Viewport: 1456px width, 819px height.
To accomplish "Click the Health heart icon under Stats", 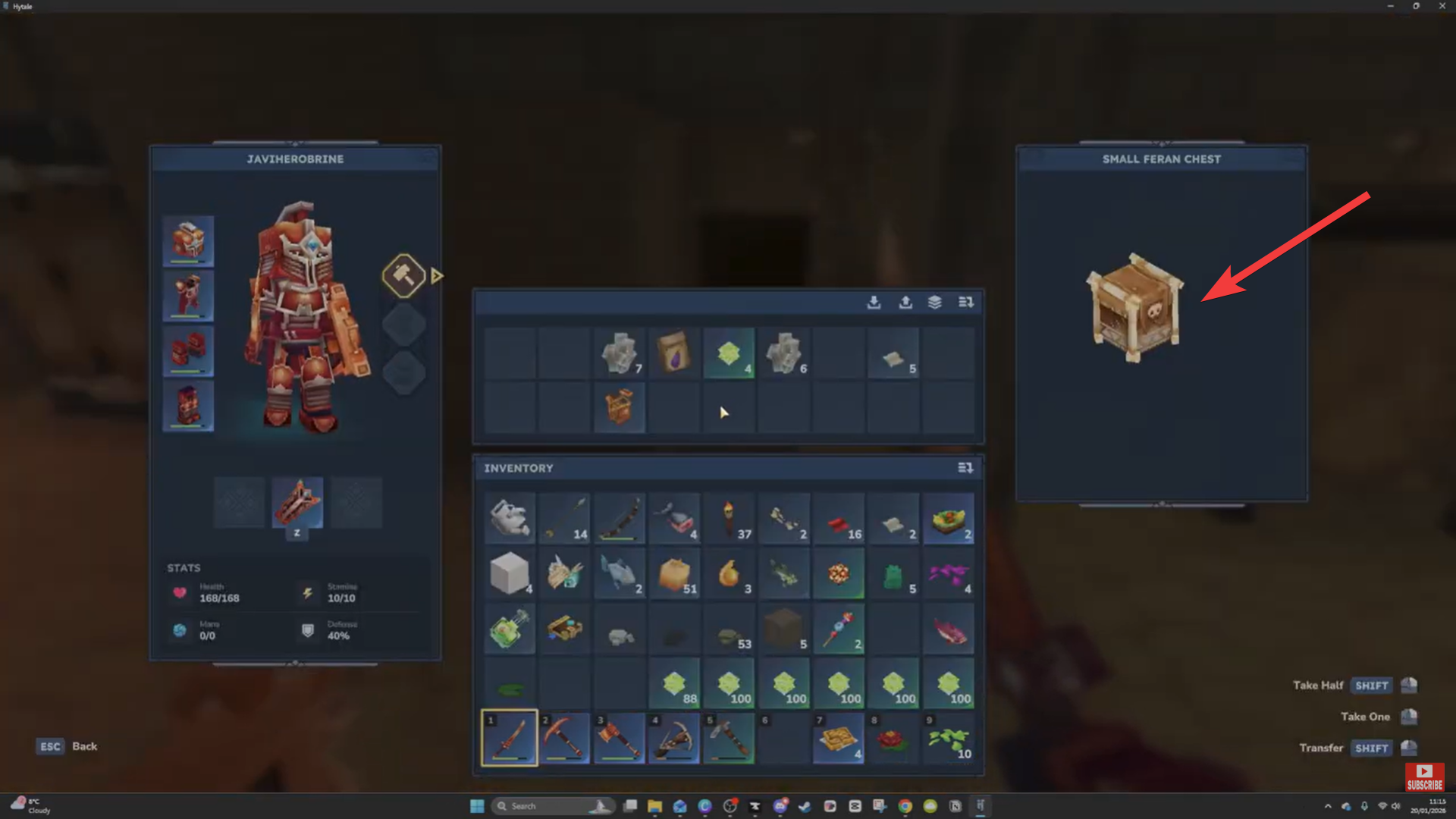I will (x=180, y=593).
